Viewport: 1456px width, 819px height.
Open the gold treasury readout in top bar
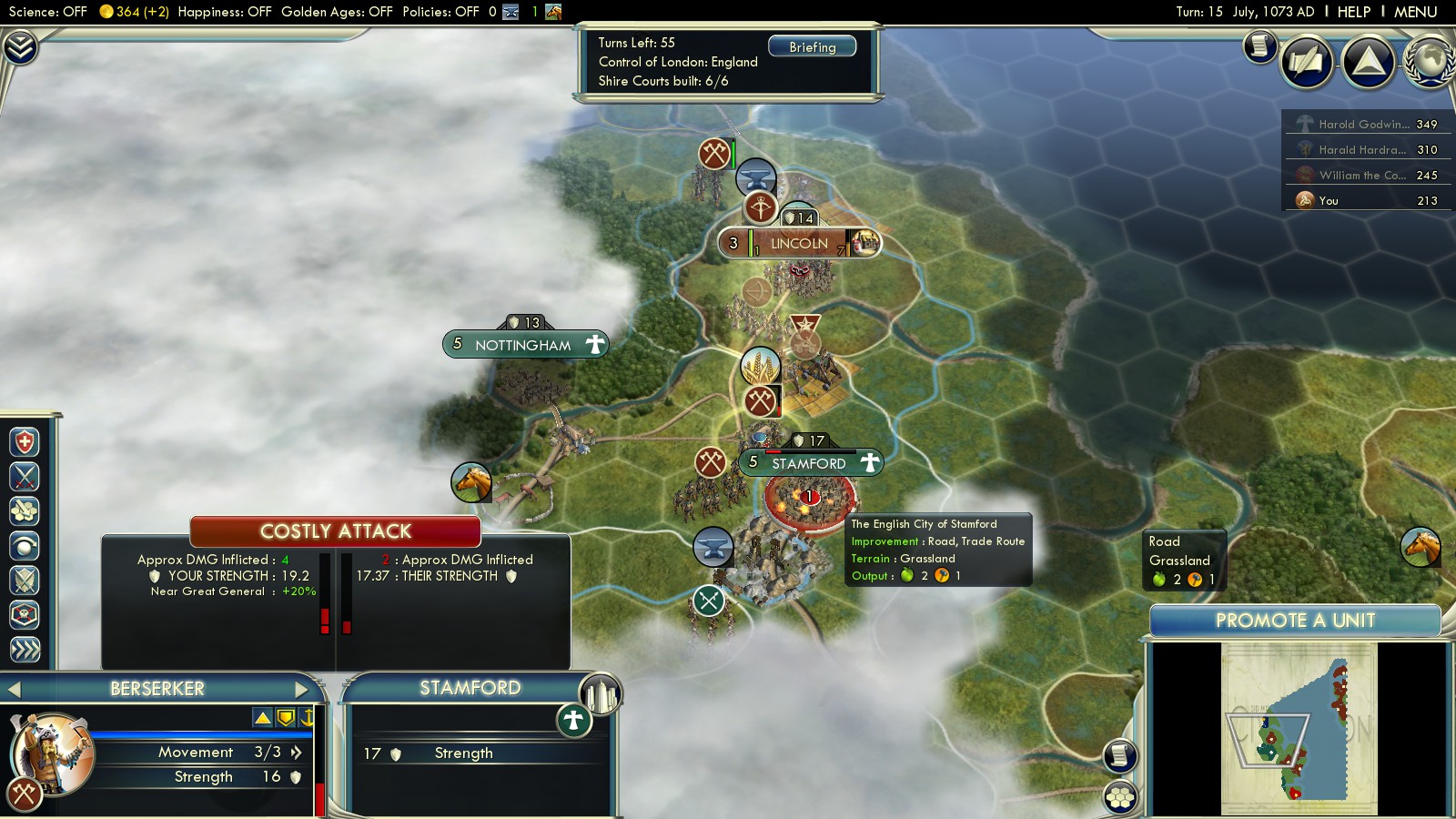tap(134, 12)
